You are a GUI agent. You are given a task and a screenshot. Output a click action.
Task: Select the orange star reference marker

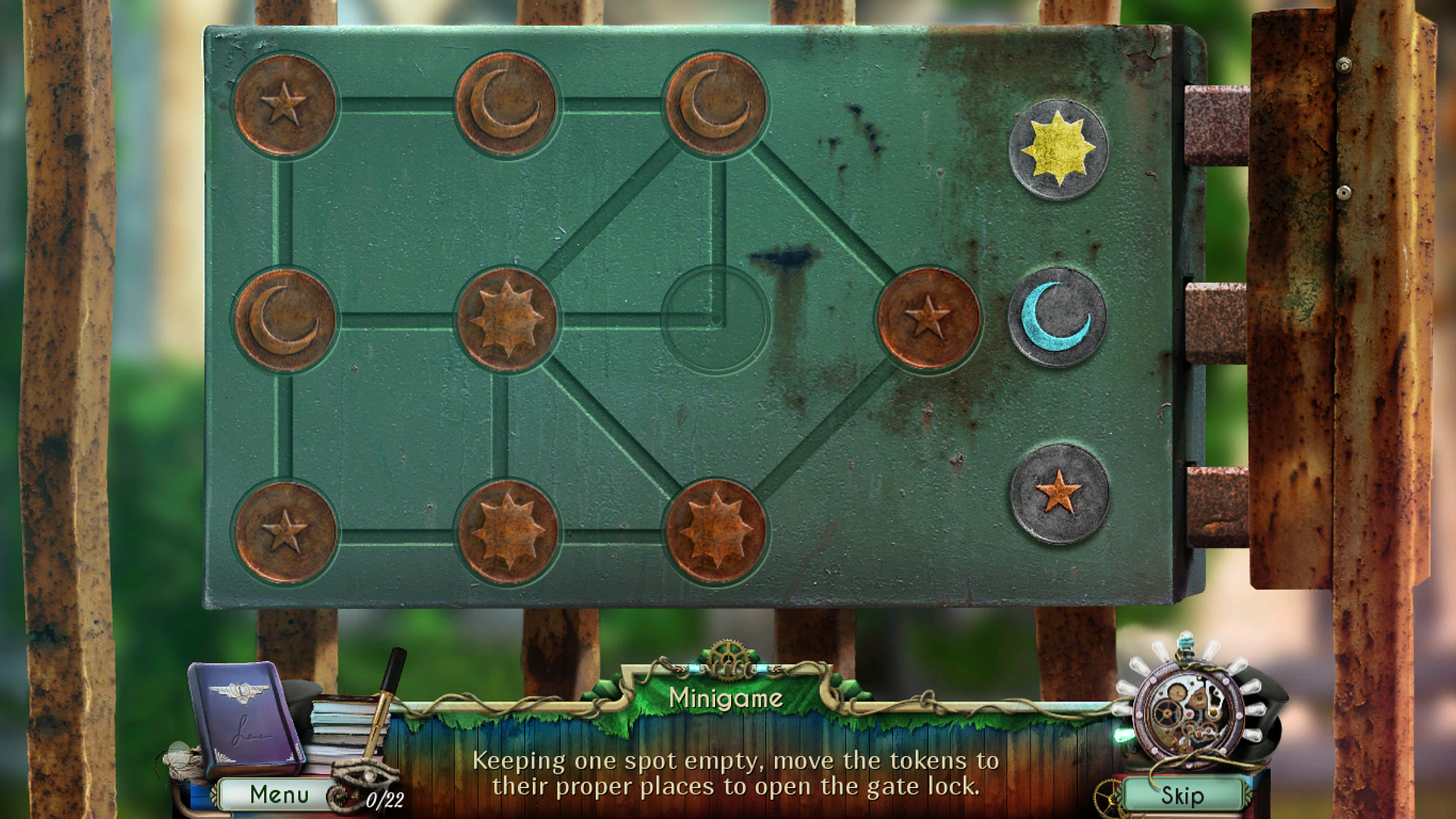[x=1056, y=493]
